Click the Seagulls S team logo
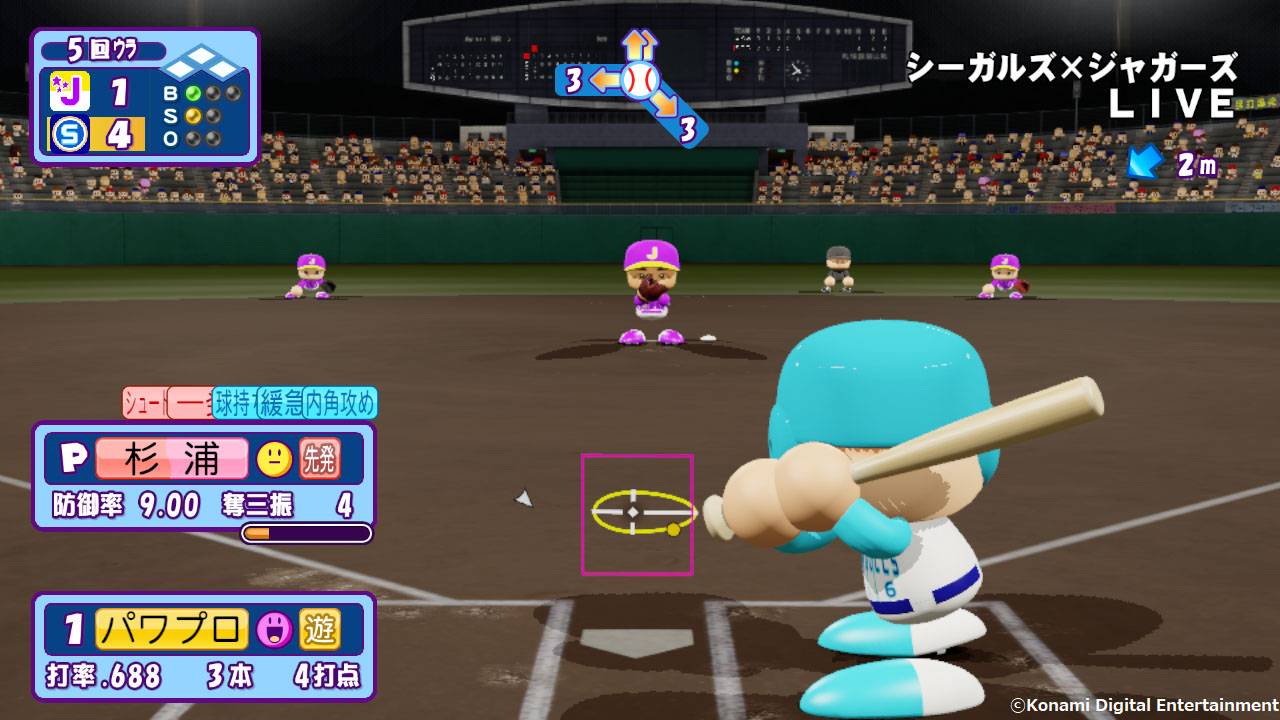The width and height of the screenshot is (1280, 720). (70, 134)
